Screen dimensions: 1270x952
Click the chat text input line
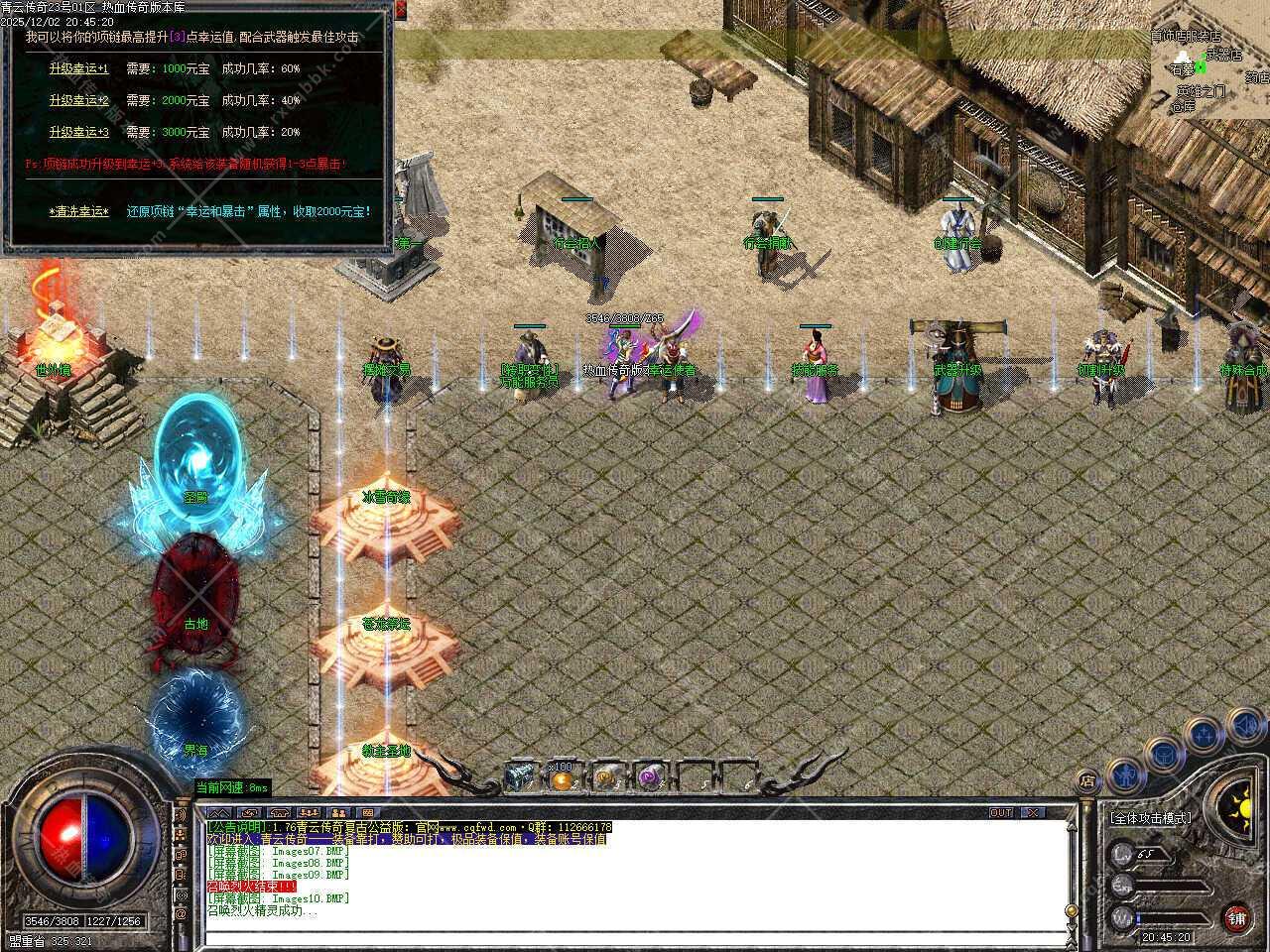[x=635, y=938]
